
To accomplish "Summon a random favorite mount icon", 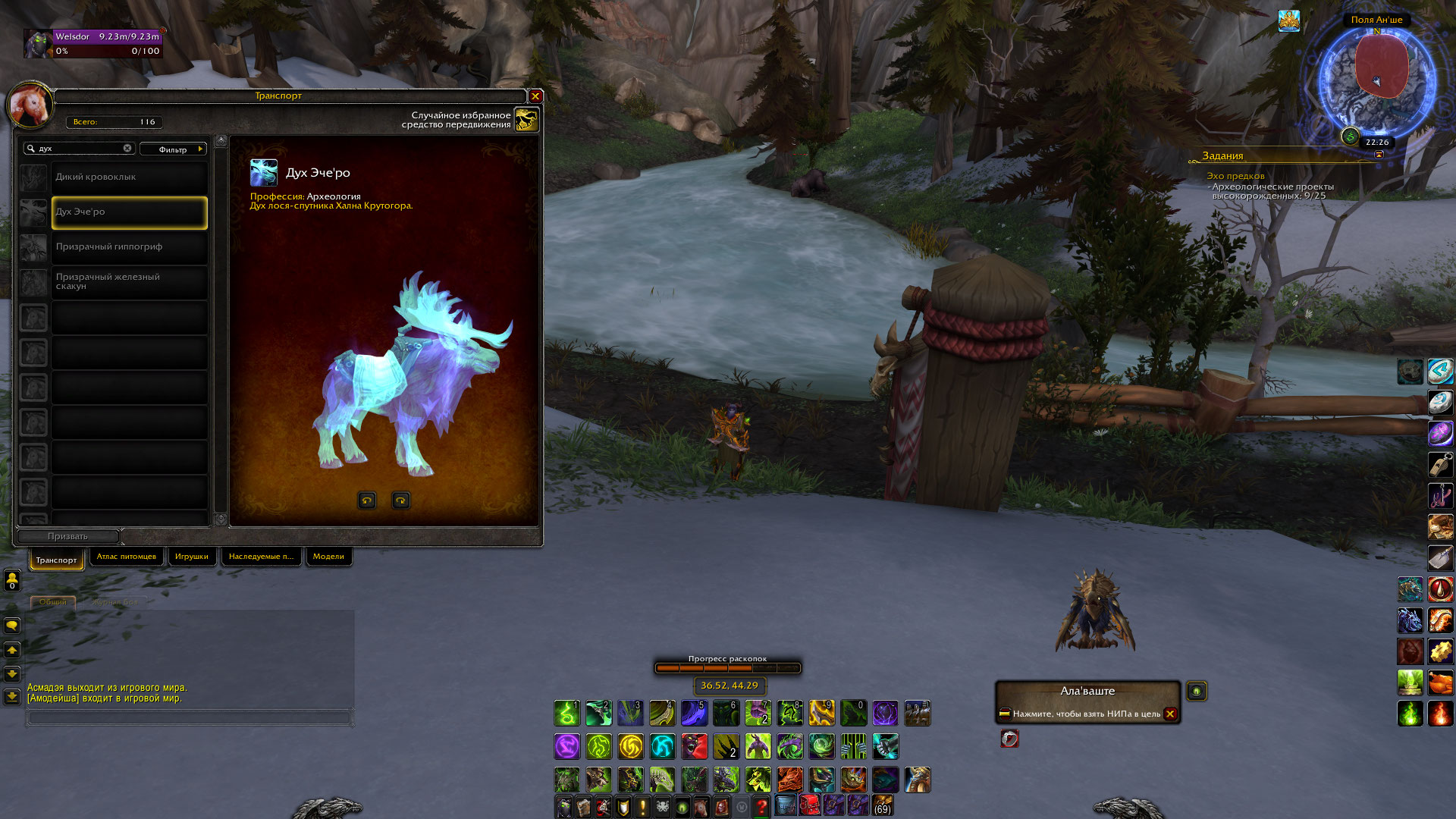I will (x=526, y=119).
